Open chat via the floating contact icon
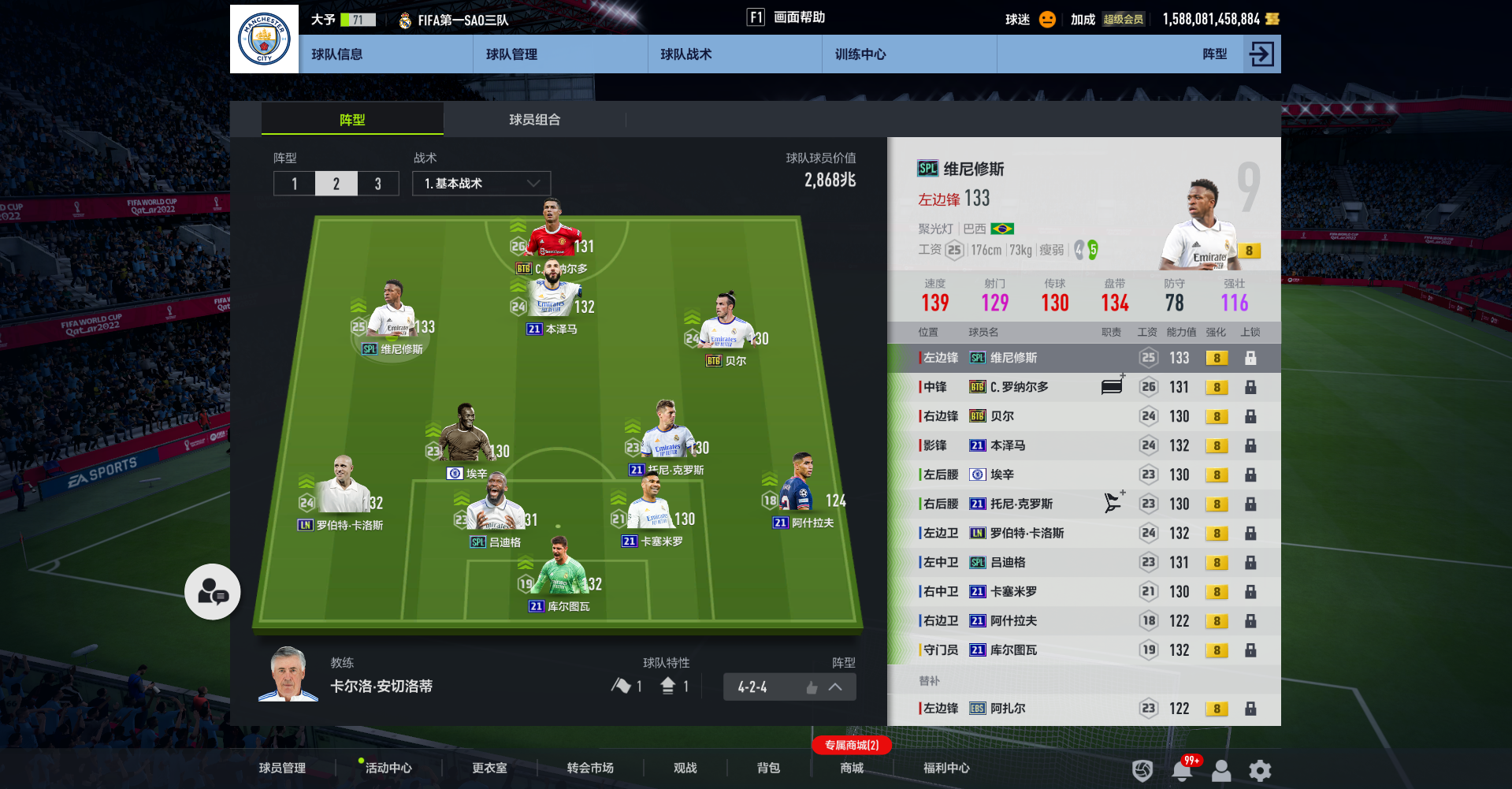 tap(211, 591)
